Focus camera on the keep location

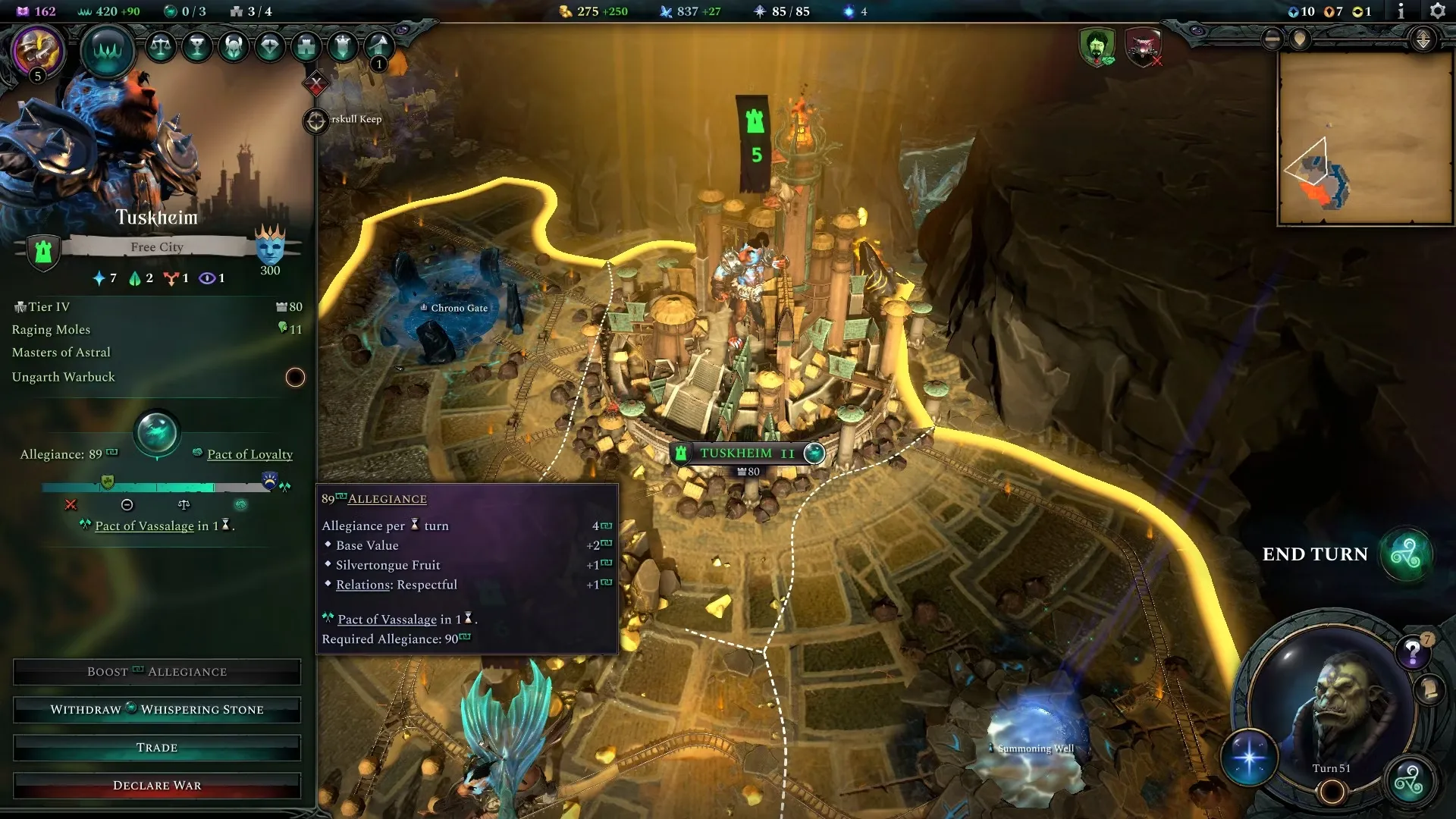click(315, 121)
